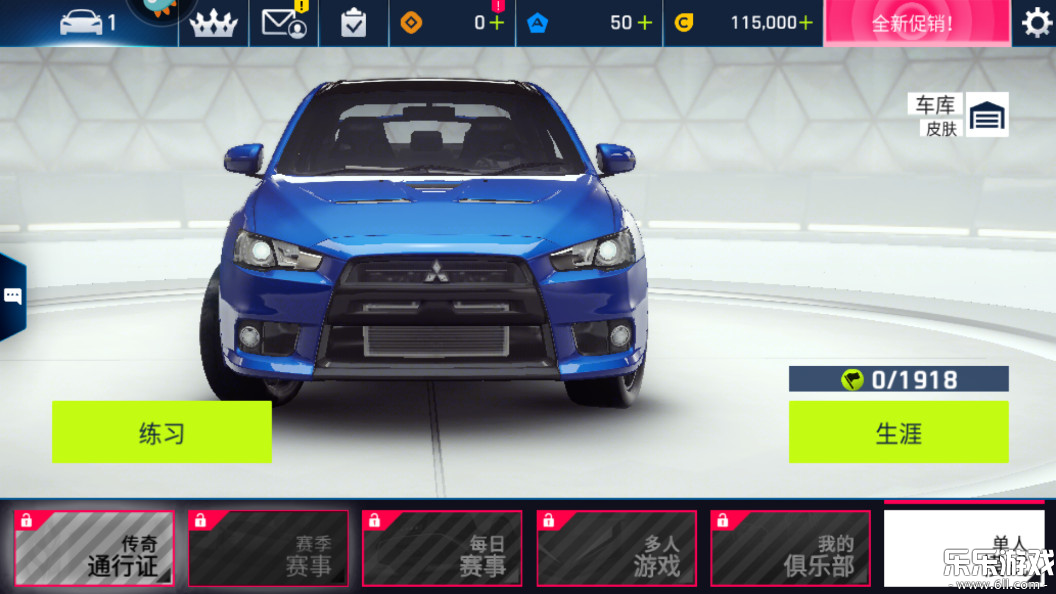The image size is (1056, 594).
Task: Add more credits with the plus
Action: [806, 23]
